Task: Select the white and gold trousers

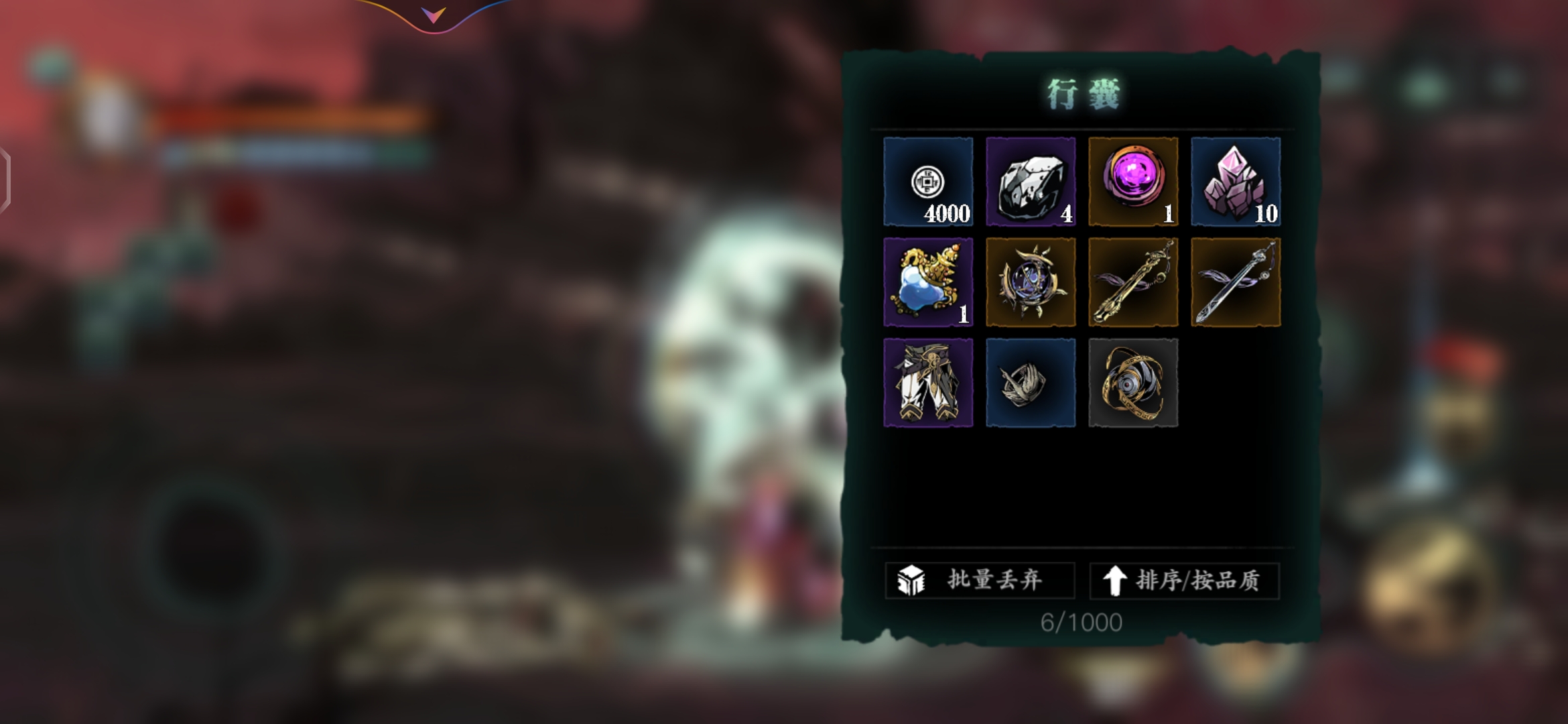Action: click(x=928, y=383)
